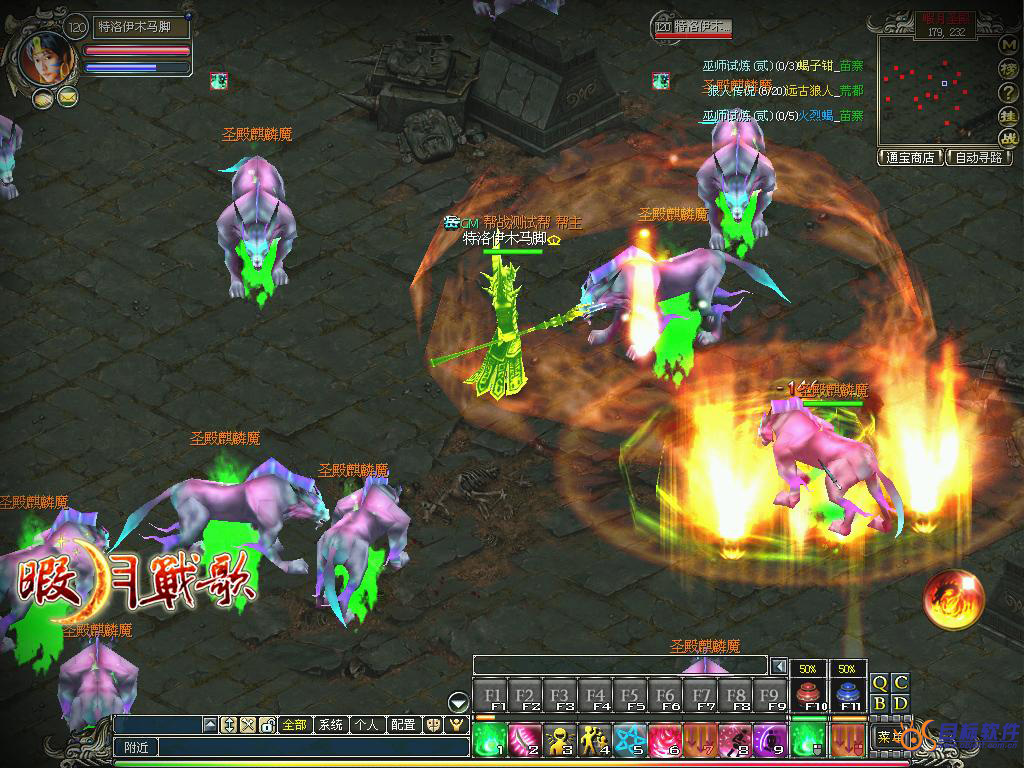Image resolution: width=1024 pixels, height=768 pixels.
Task: Open the world map with the M button
Action: (x=1008, y=45)
